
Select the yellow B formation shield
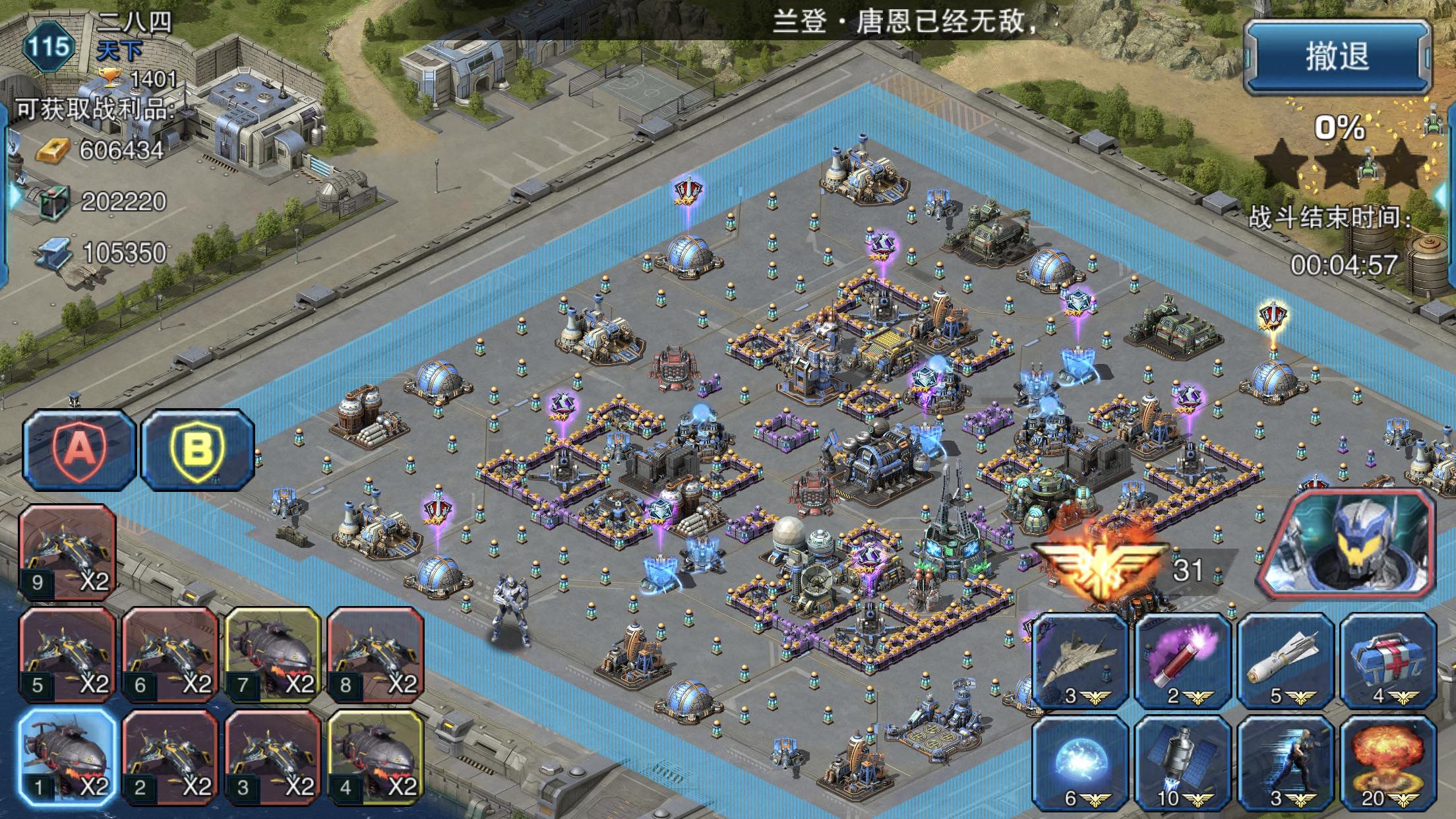pyautogui.click(x=197, y=450)
